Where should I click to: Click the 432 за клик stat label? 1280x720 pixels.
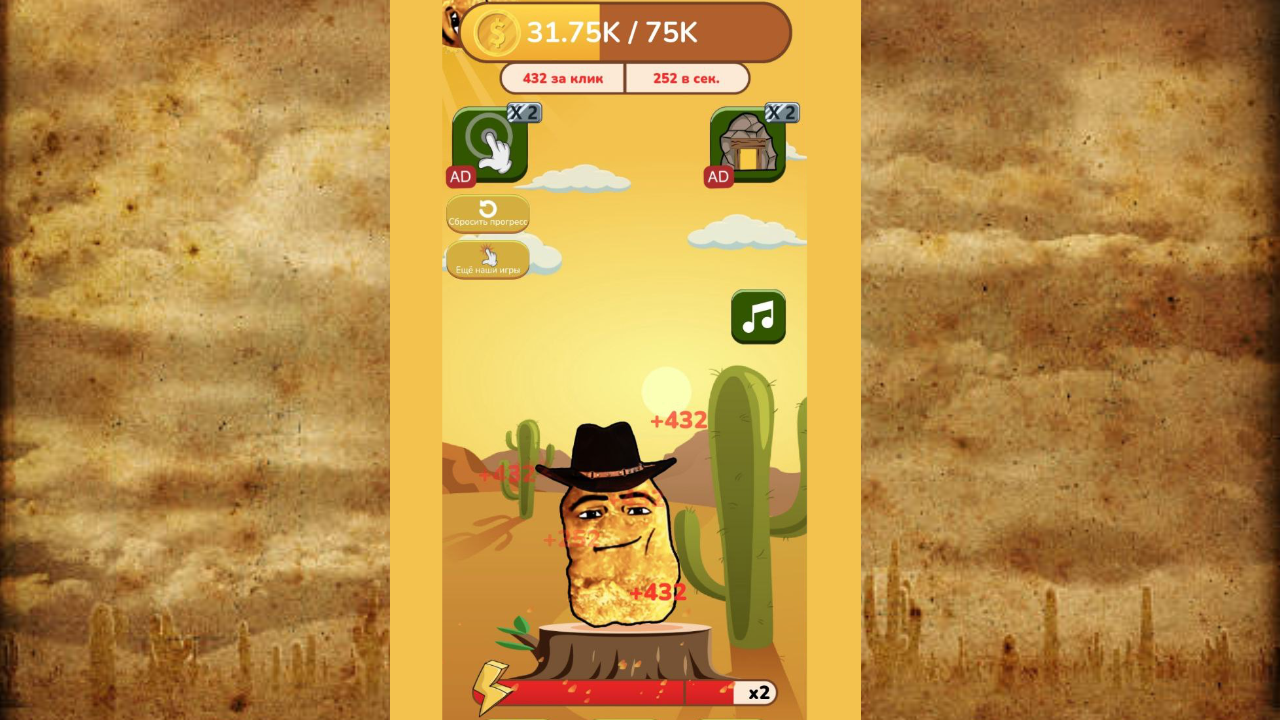pyautogui.click(x=561, y=77)
